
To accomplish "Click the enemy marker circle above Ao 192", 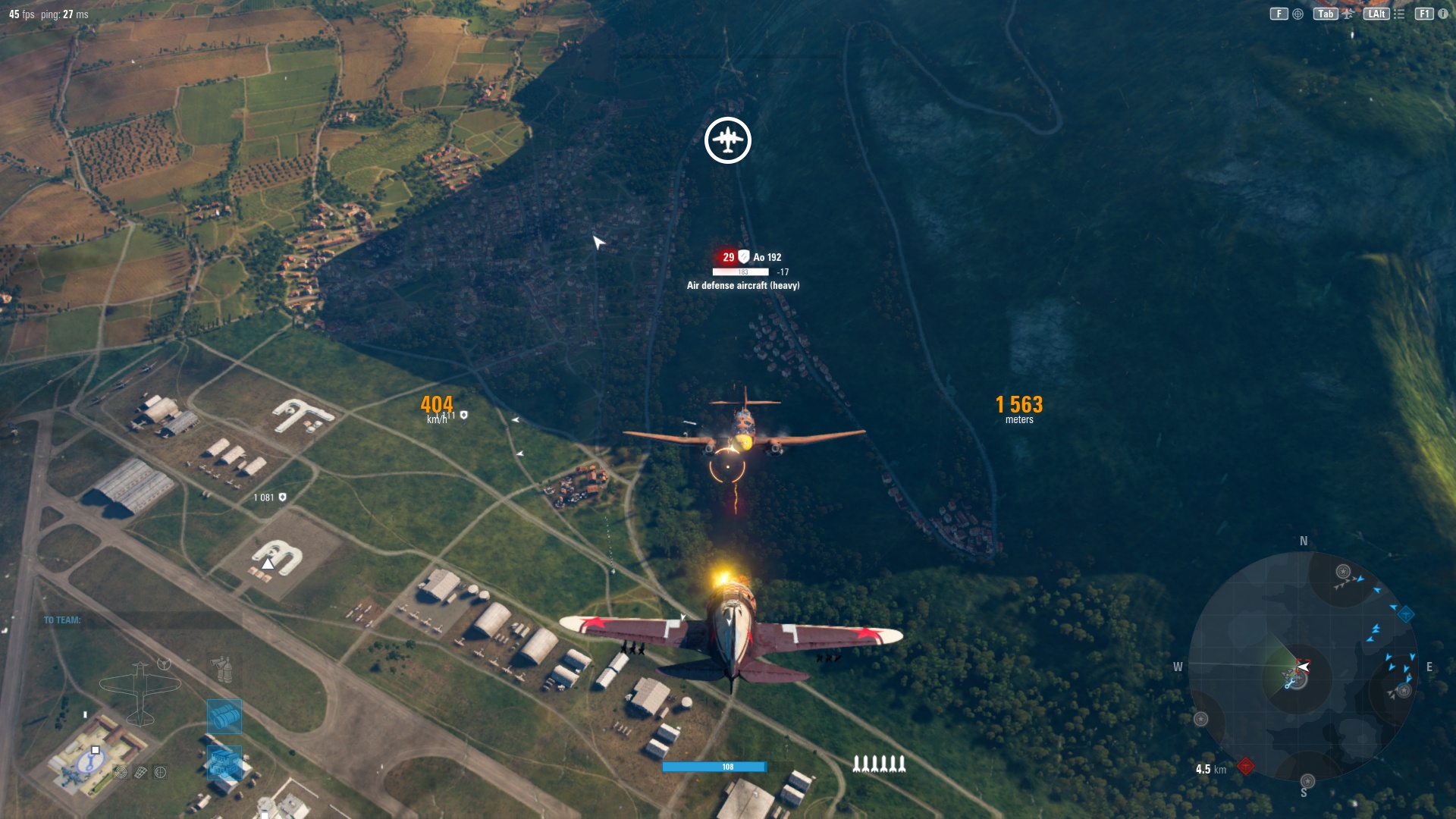I will tap(727, 140).
